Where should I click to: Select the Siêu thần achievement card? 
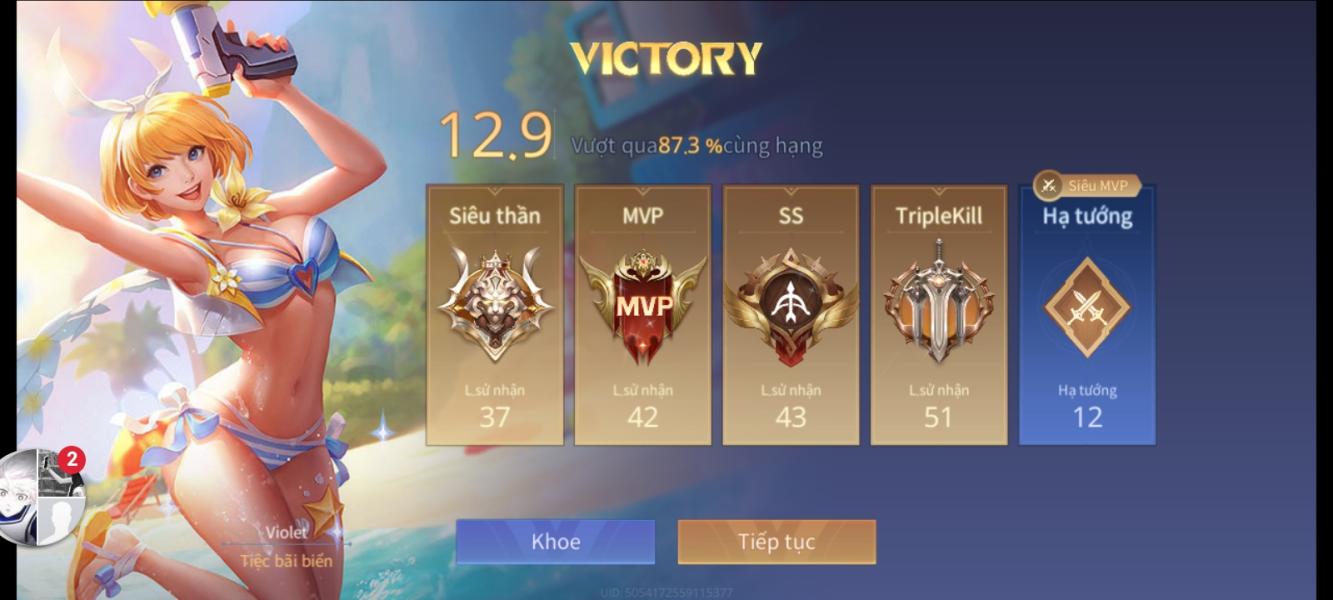click(494, 315)
